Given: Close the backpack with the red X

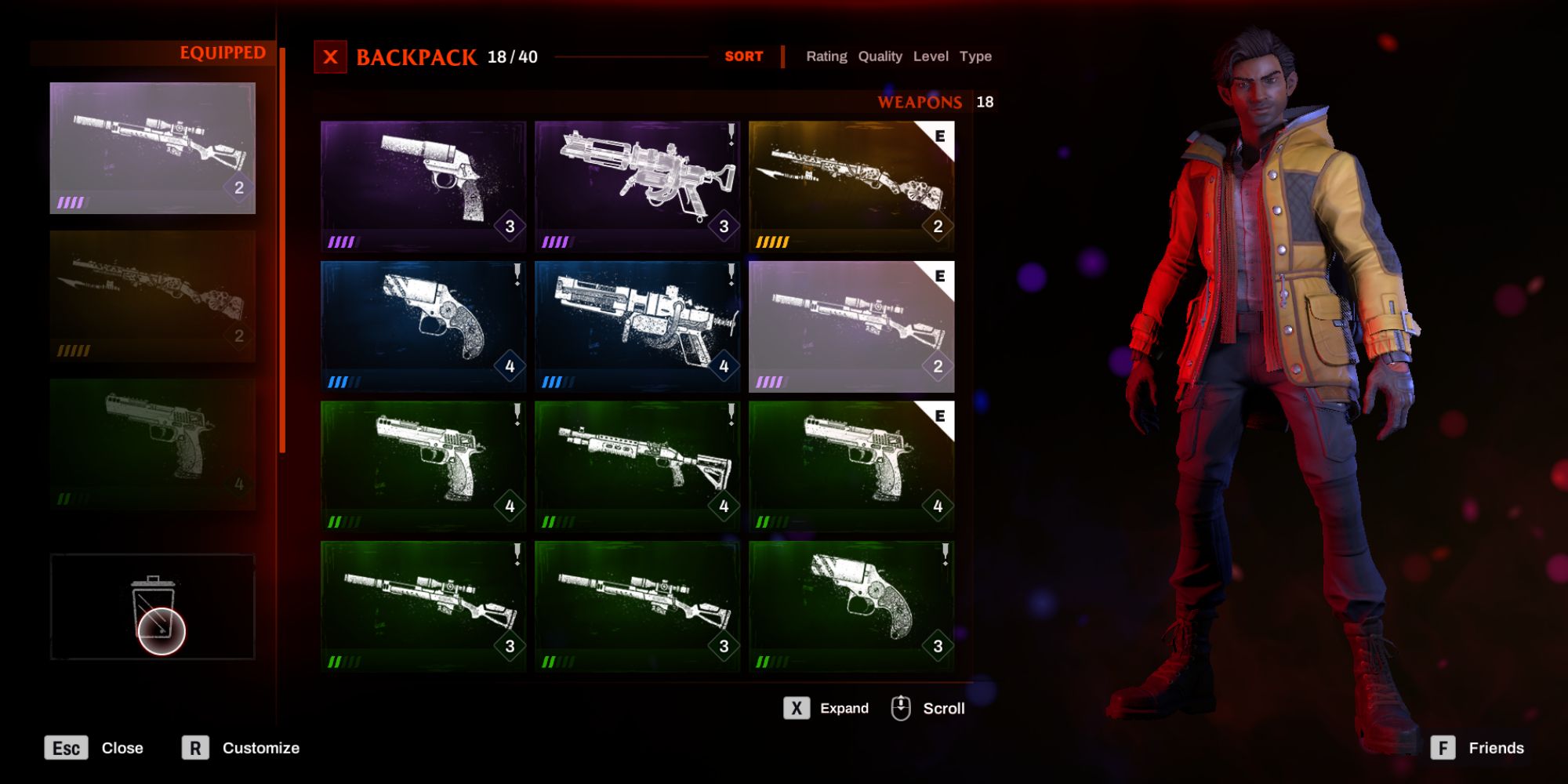Looking at the screenshot, I should tap(330, 57).
